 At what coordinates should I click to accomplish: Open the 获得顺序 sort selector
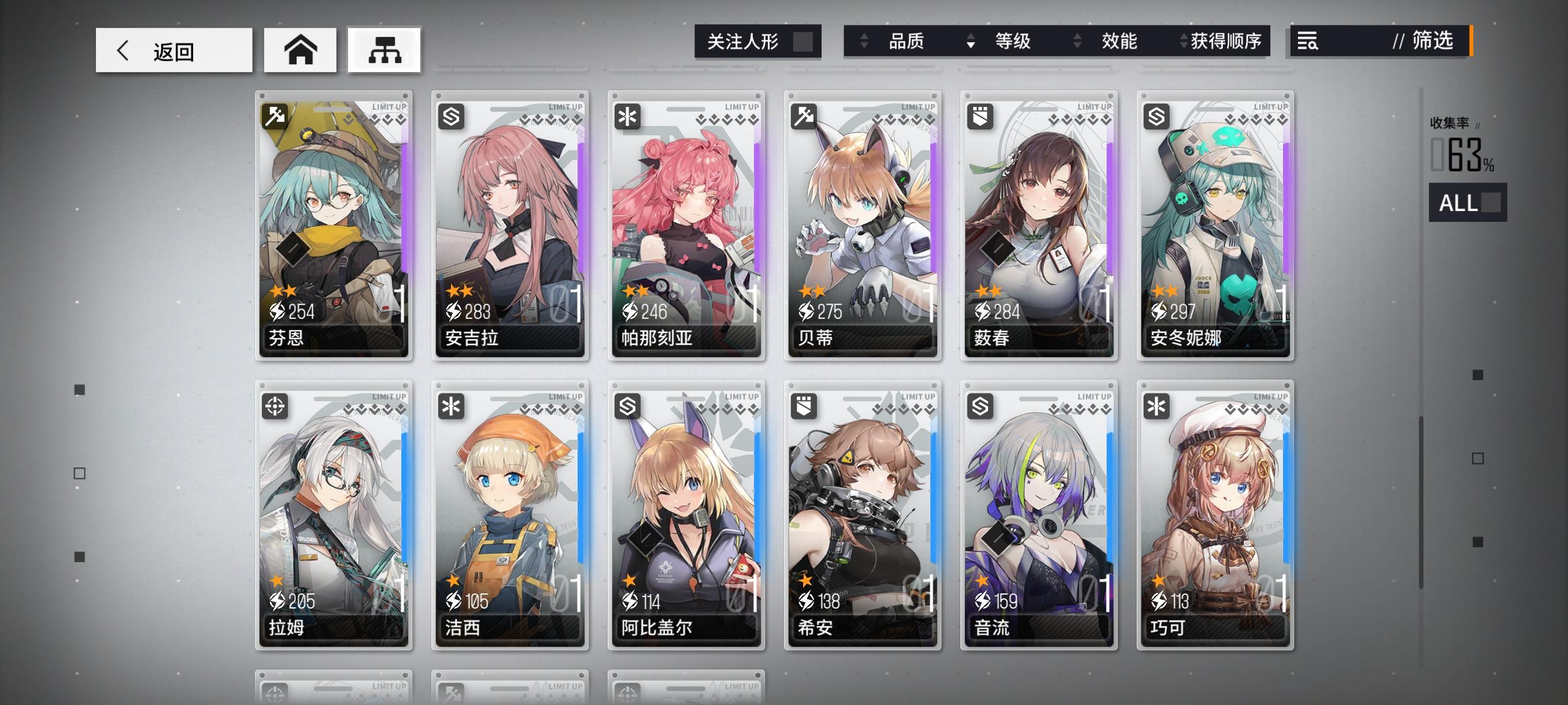(x=1226, y=42)
